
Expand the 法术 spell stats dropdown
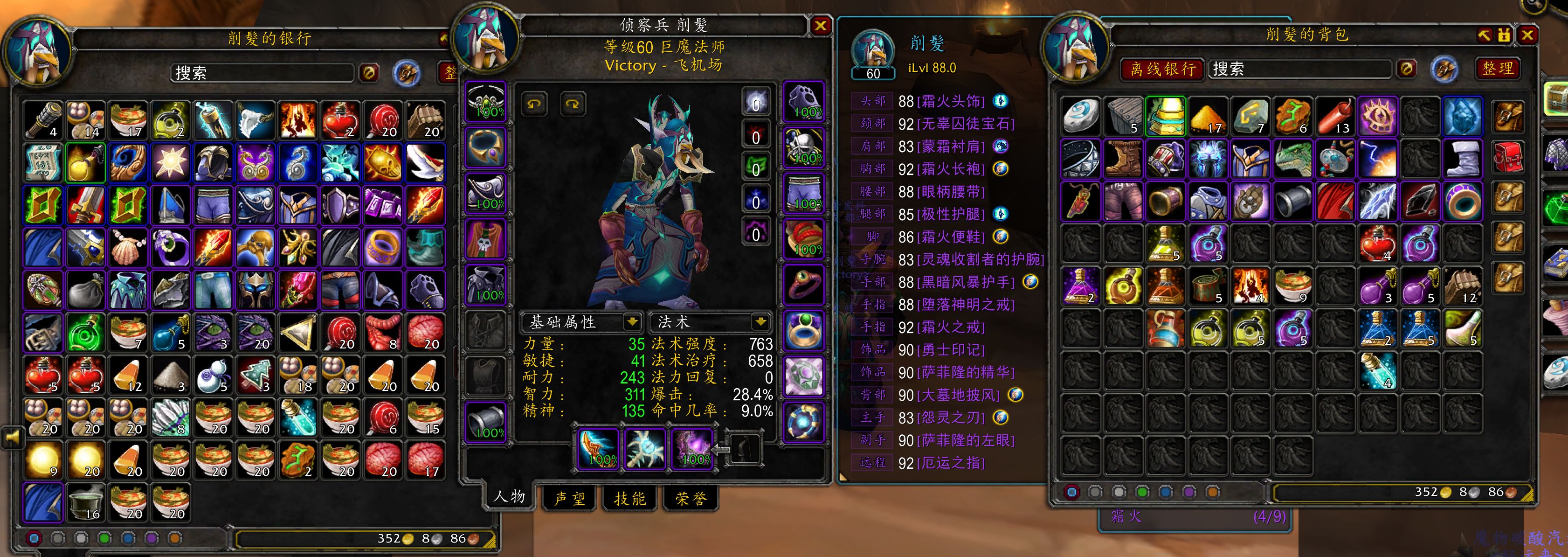[760, 321]
